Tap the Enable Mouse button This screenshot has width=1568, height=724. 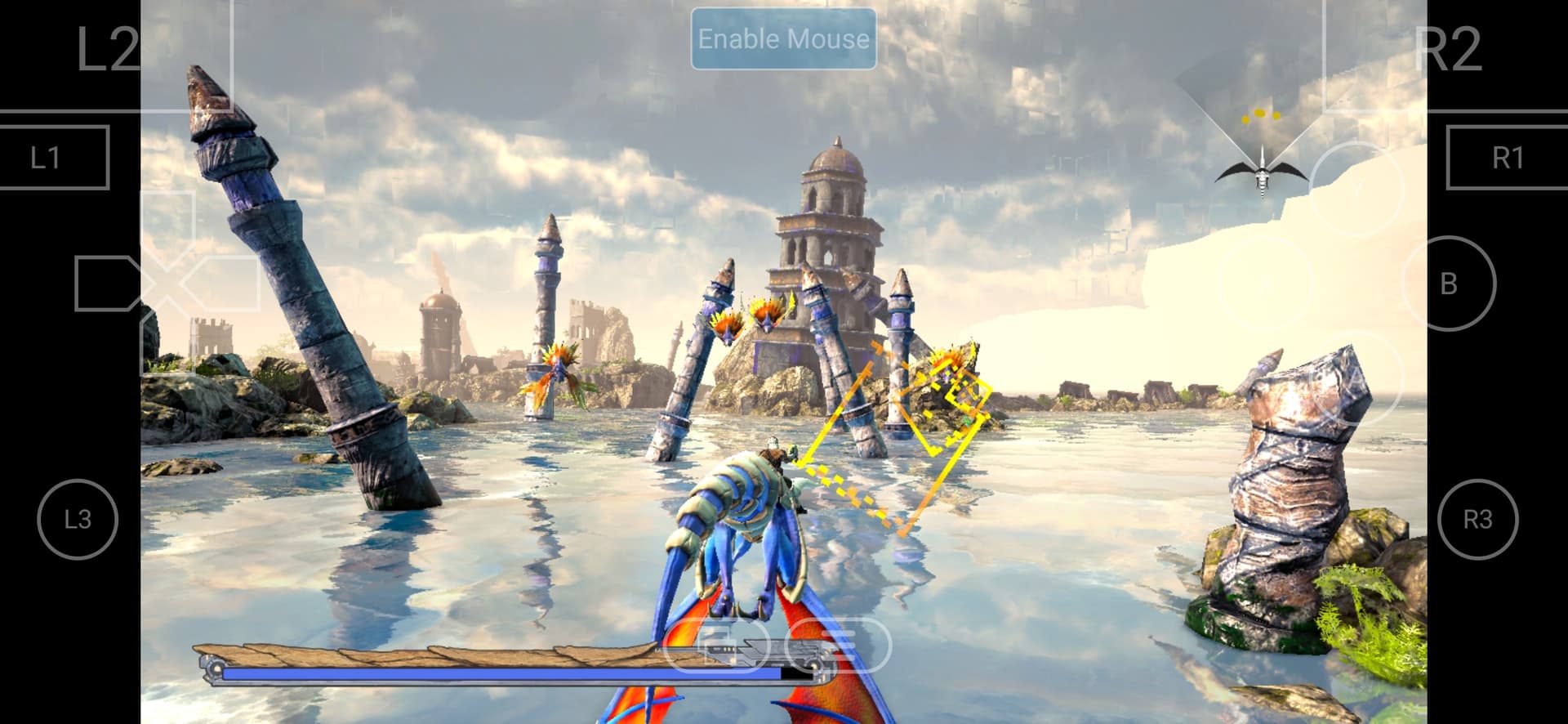783,39
